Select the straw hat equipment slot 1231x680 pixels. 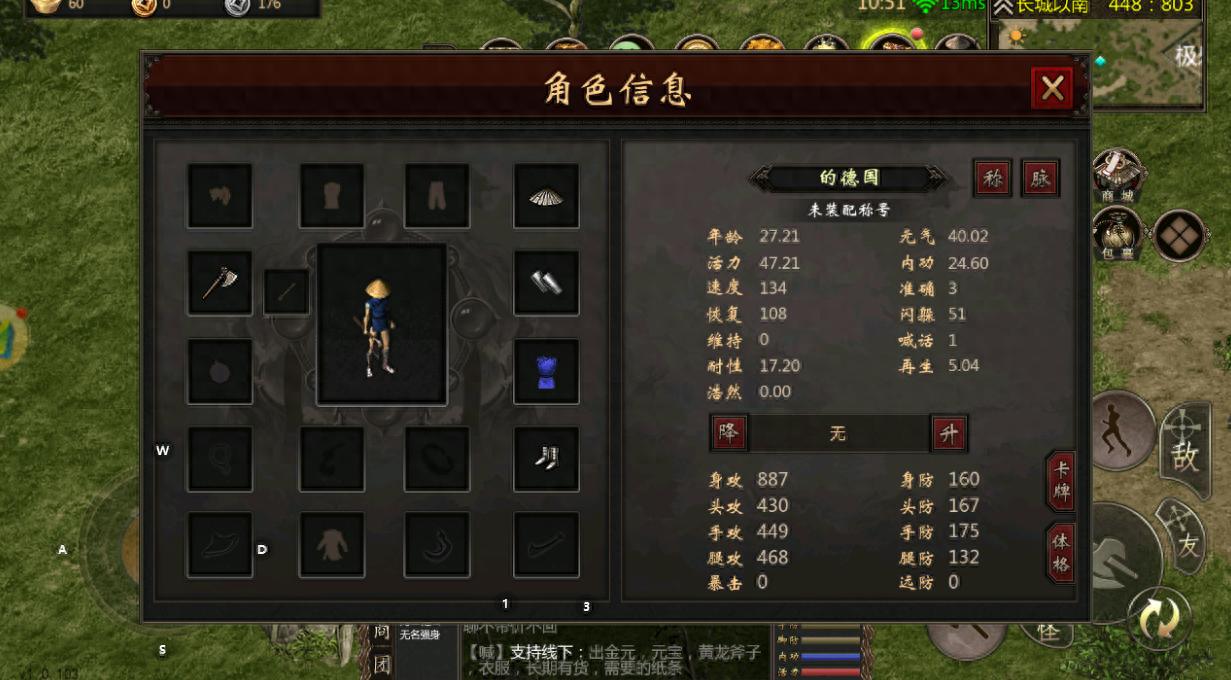(546, 196)
